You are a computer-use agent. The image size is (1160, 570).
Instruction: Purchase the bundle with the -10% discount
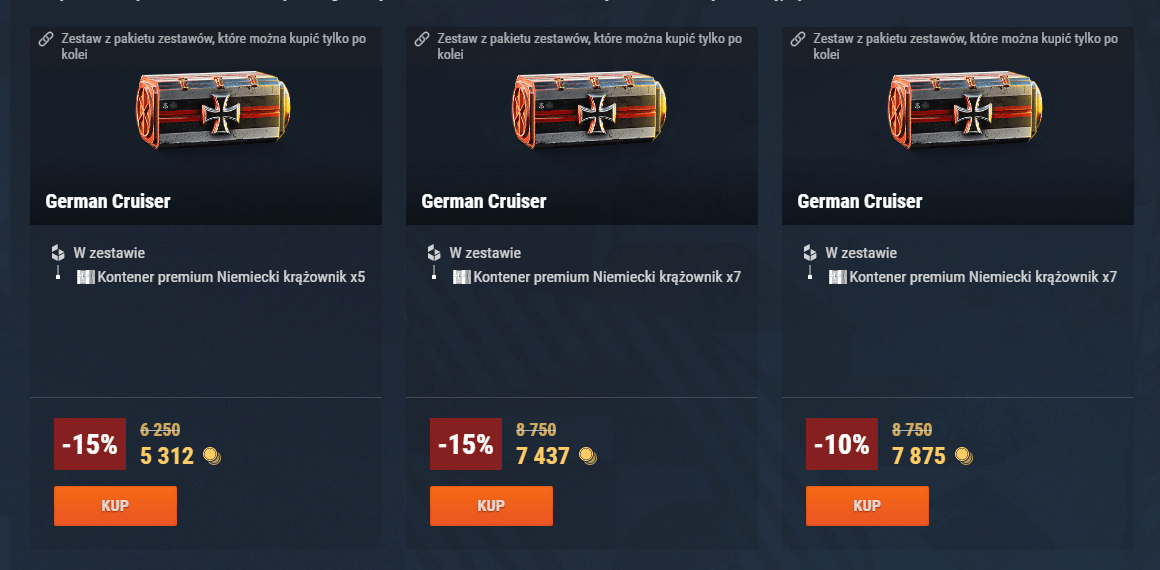click(867, 505)
